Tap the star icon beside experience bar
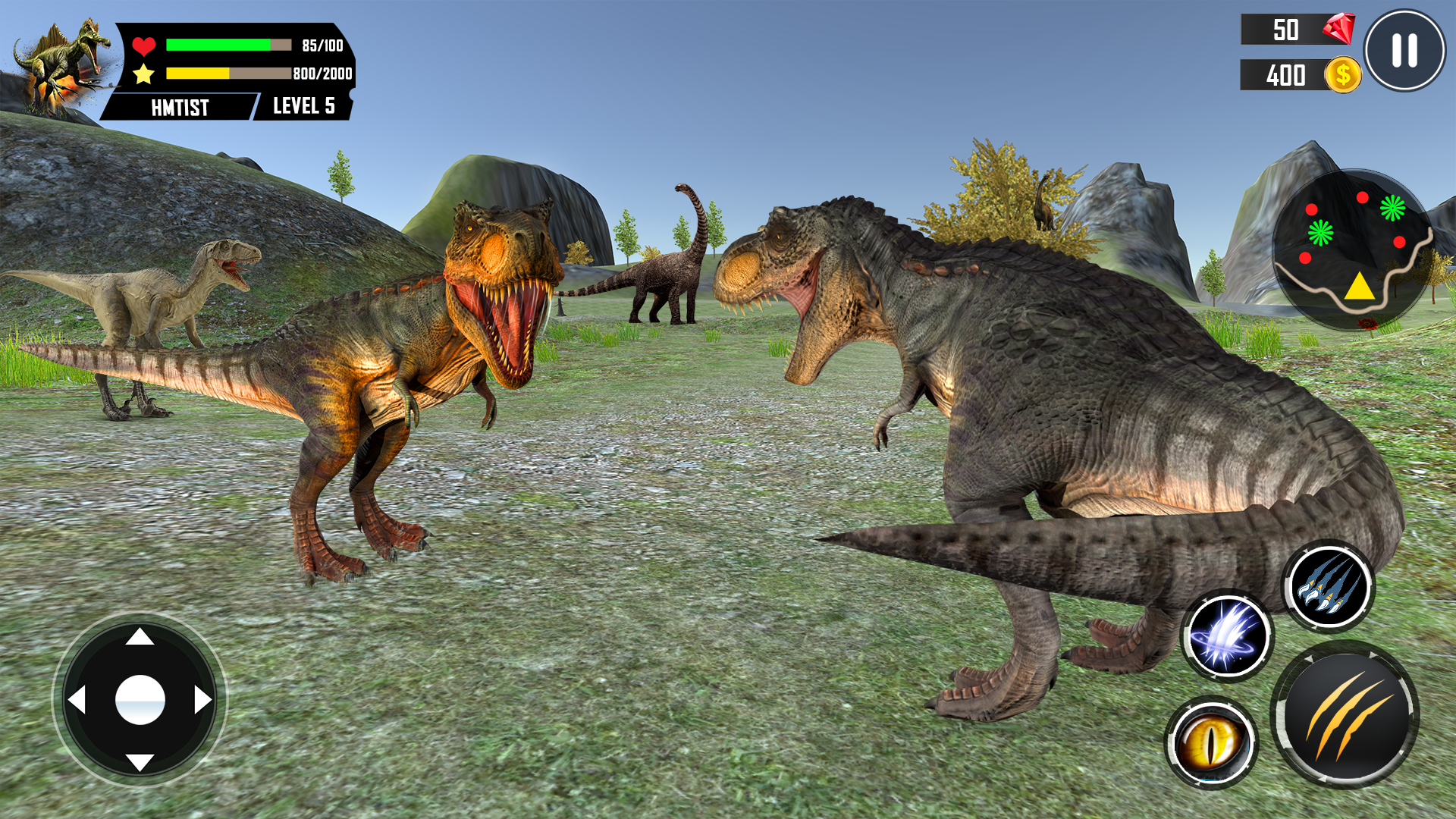 tap(144, 74)
